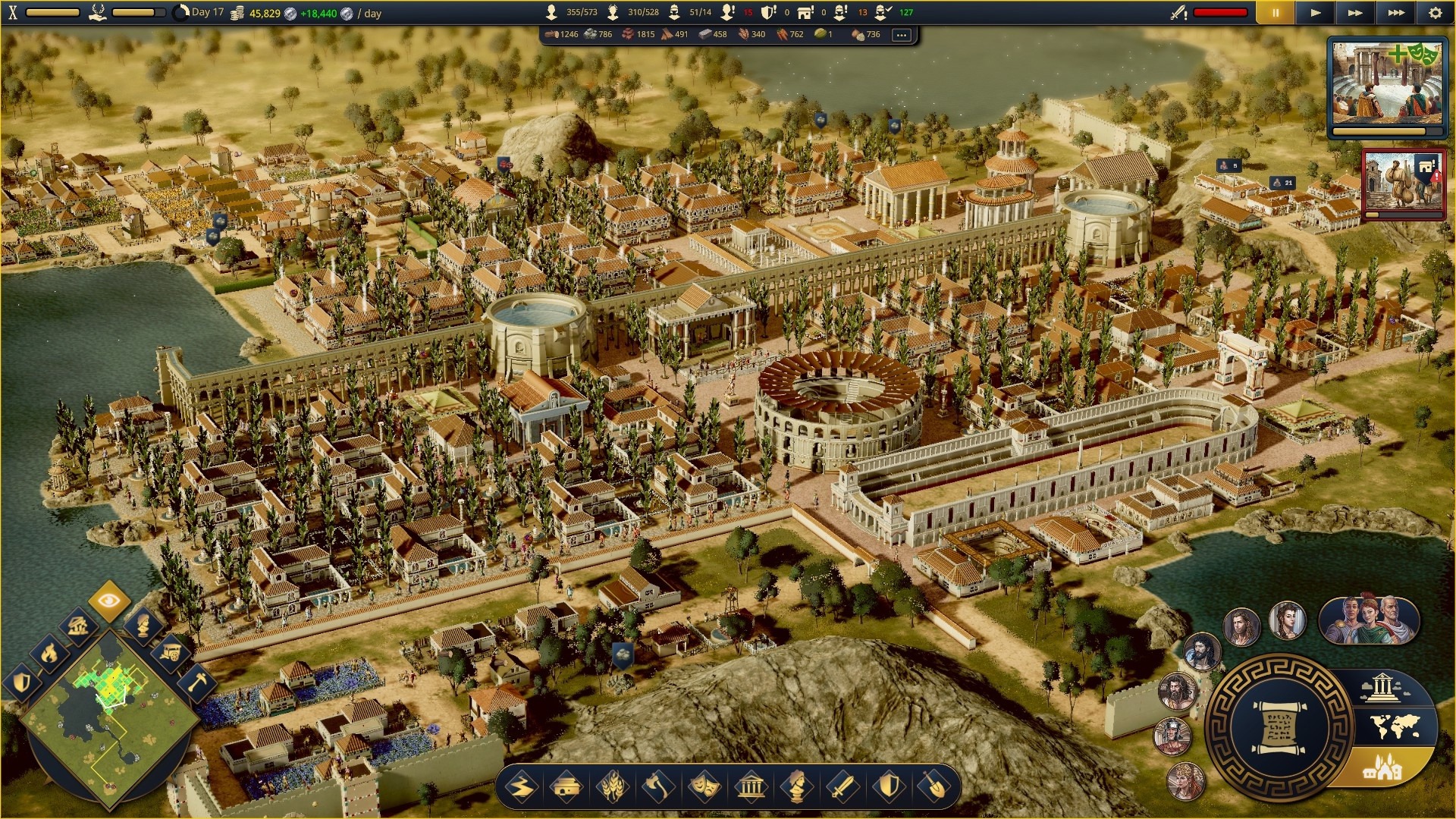Expand the resource list with the ellipsis button

point(901,35)
